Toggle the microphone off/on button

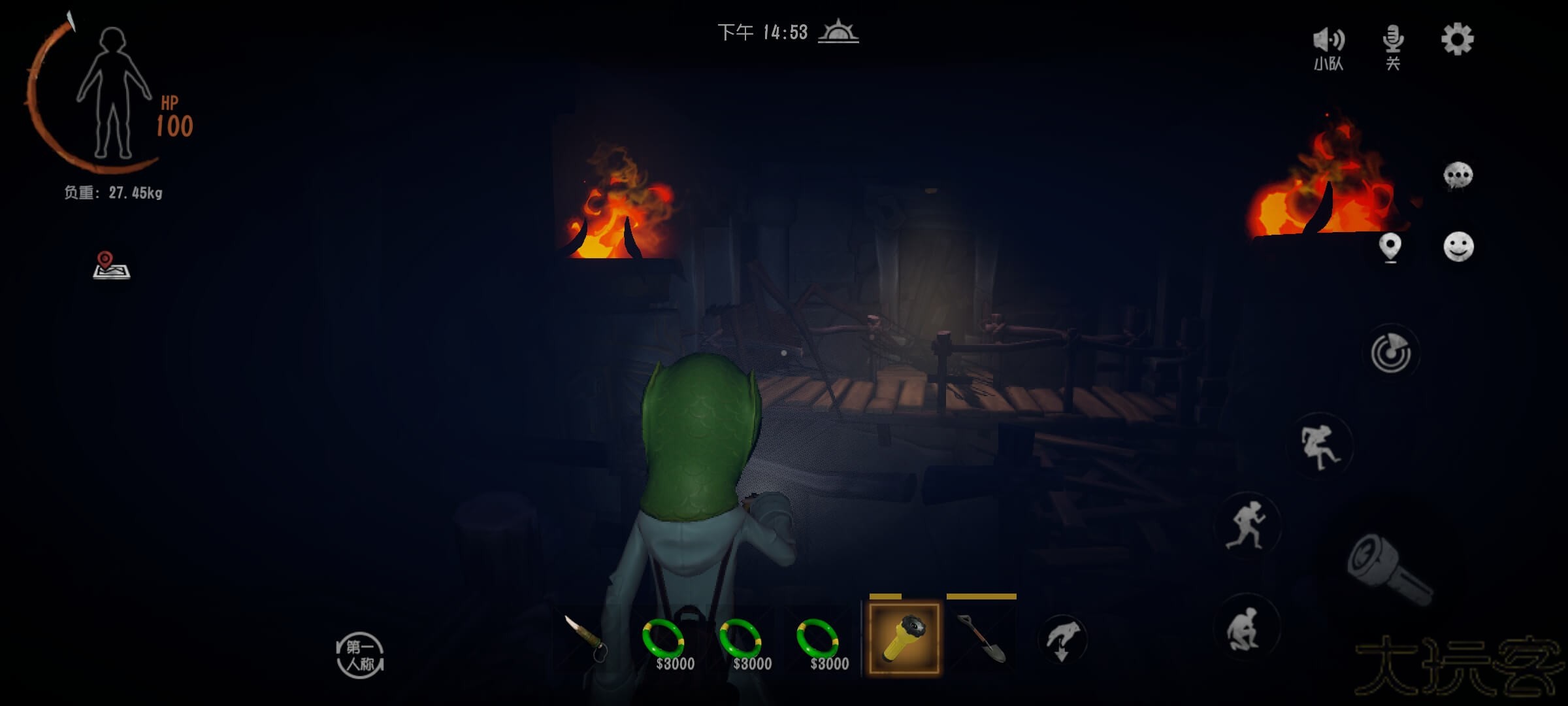[1392, 46]
